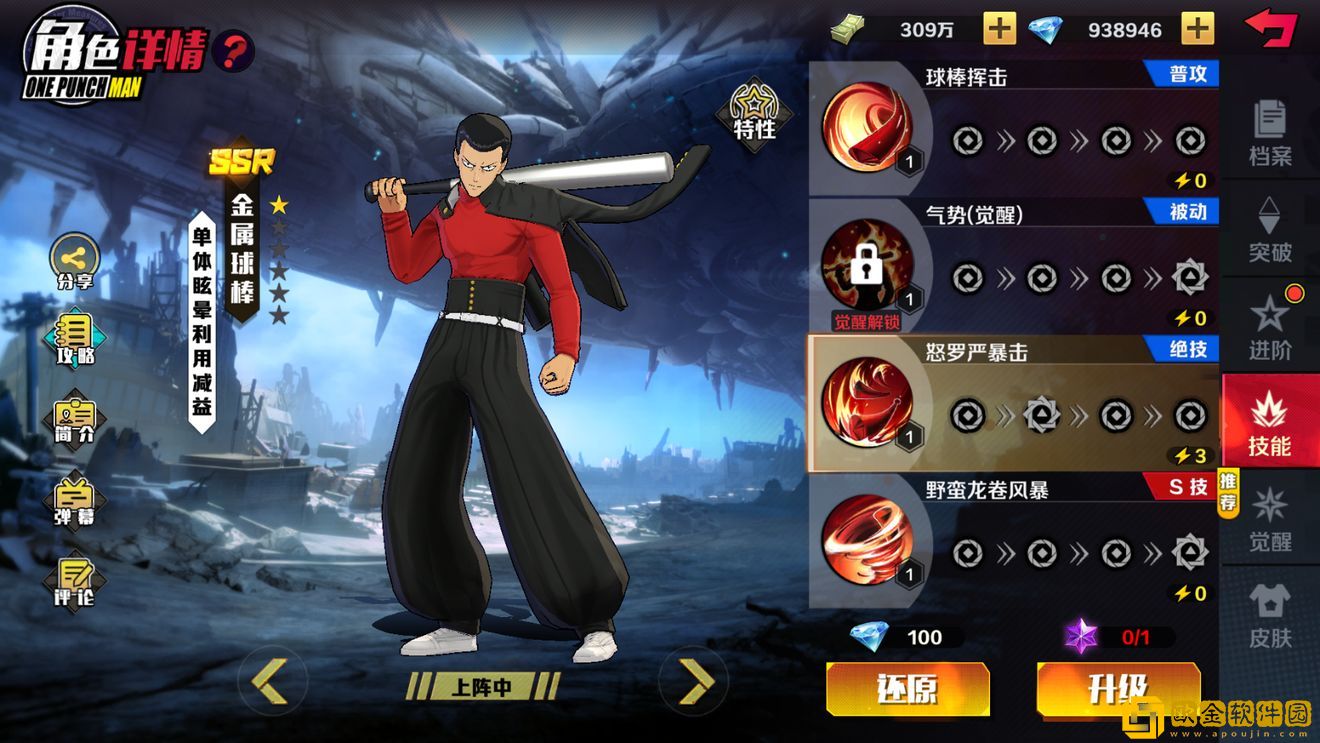
Task: Add more cash with the plus button
Action: pos(999,29)
